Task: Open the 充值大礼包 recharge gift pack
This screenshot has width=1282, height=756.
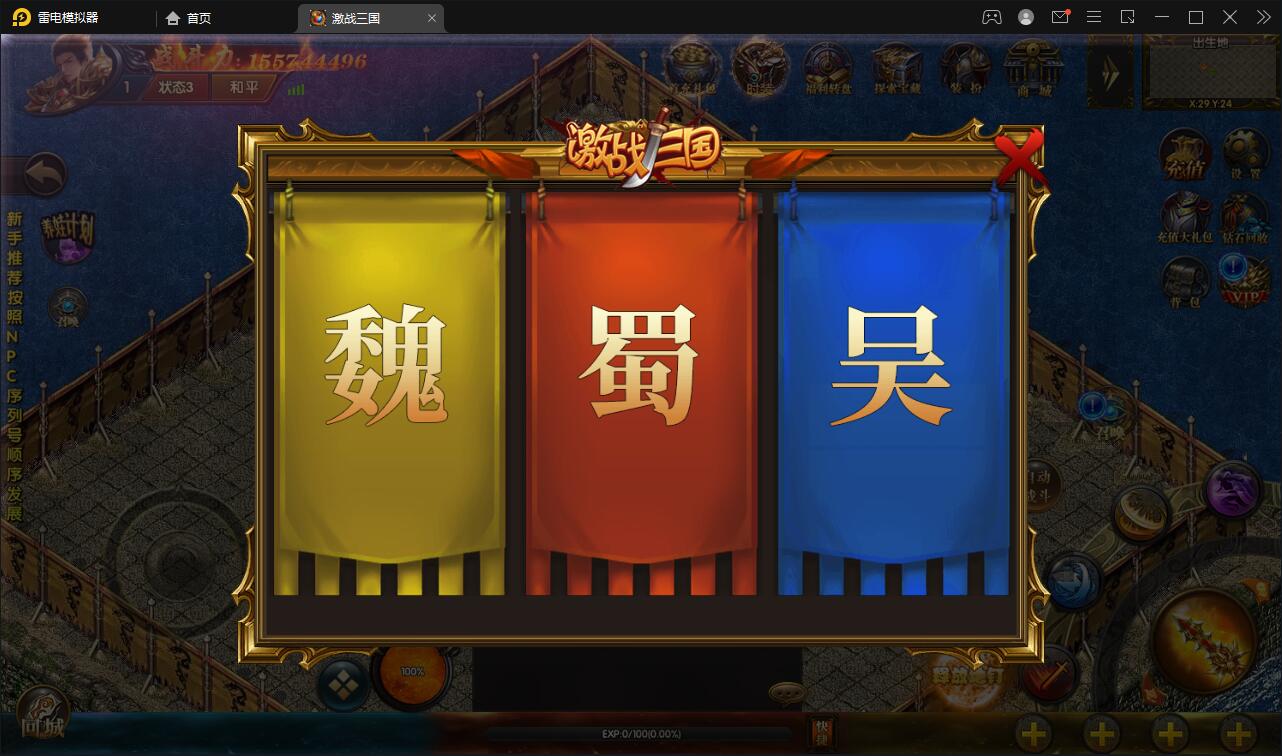Action: click(x=1185, y=215)
